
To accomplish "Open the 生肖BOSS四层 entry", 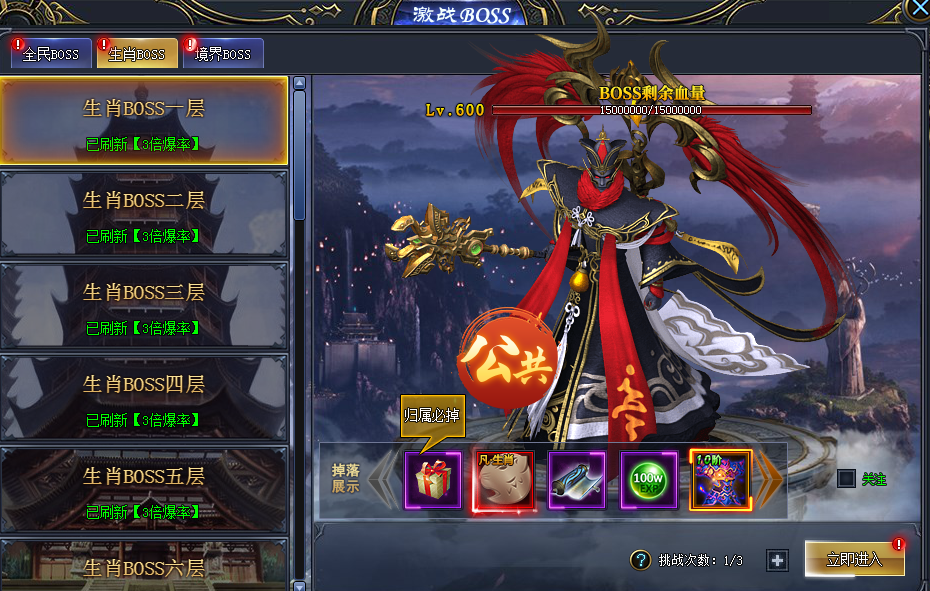I will pos(144,396).
